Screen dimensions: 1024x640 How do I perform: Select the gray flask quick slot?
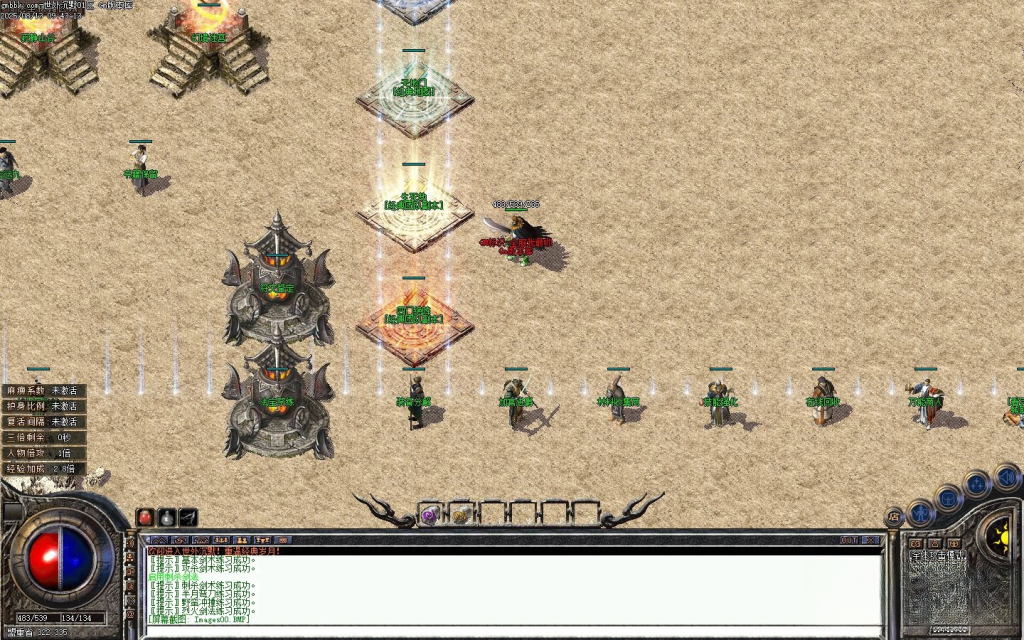tap(167, 517)
